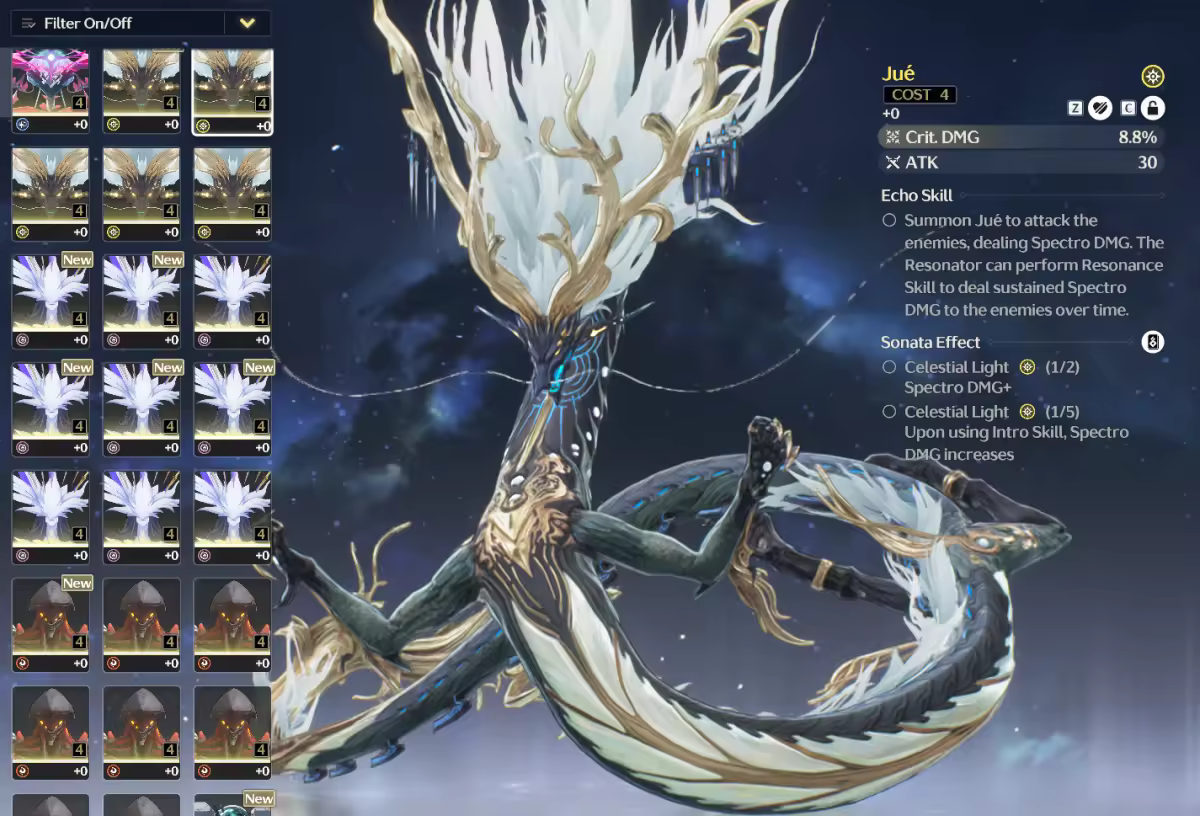Select the pink crystal echo thumbnail
The image size is (1200, 816).
tap(50, 91)
